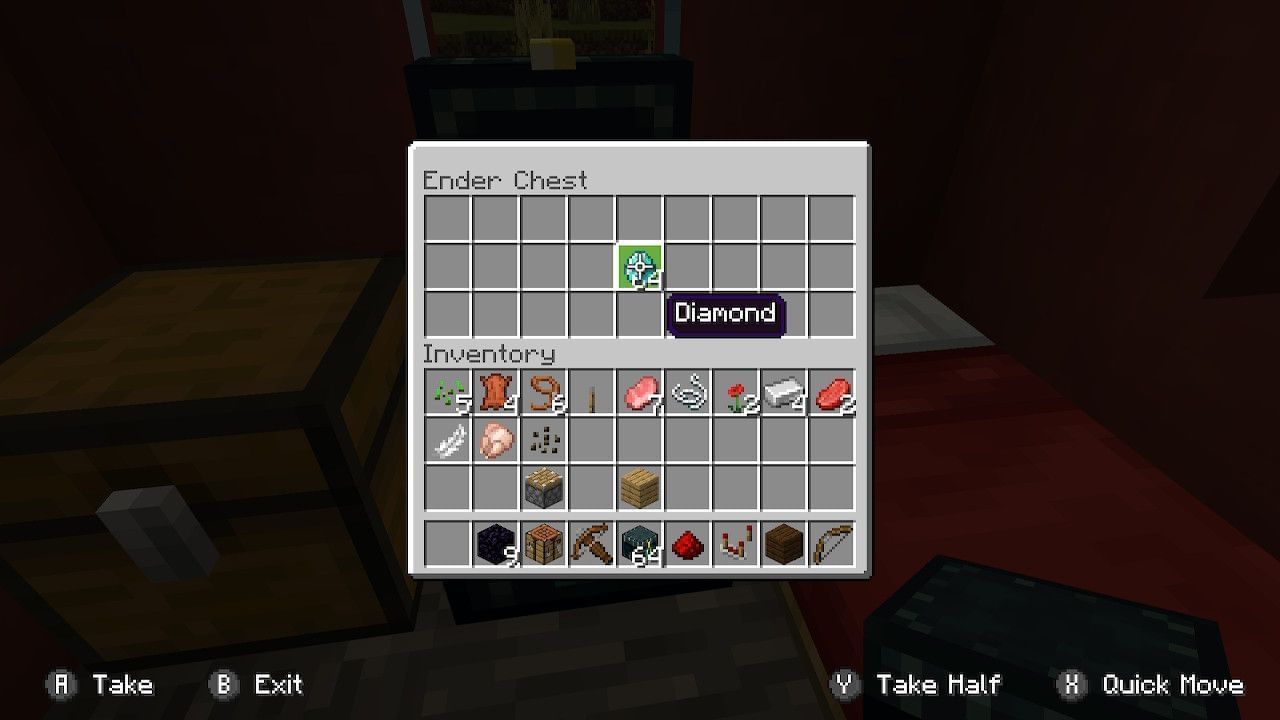The width and height of the screenshot is (1280, 720).
Task: Select the crafting table in the hotbar
Action: click(x=543, y=541)
